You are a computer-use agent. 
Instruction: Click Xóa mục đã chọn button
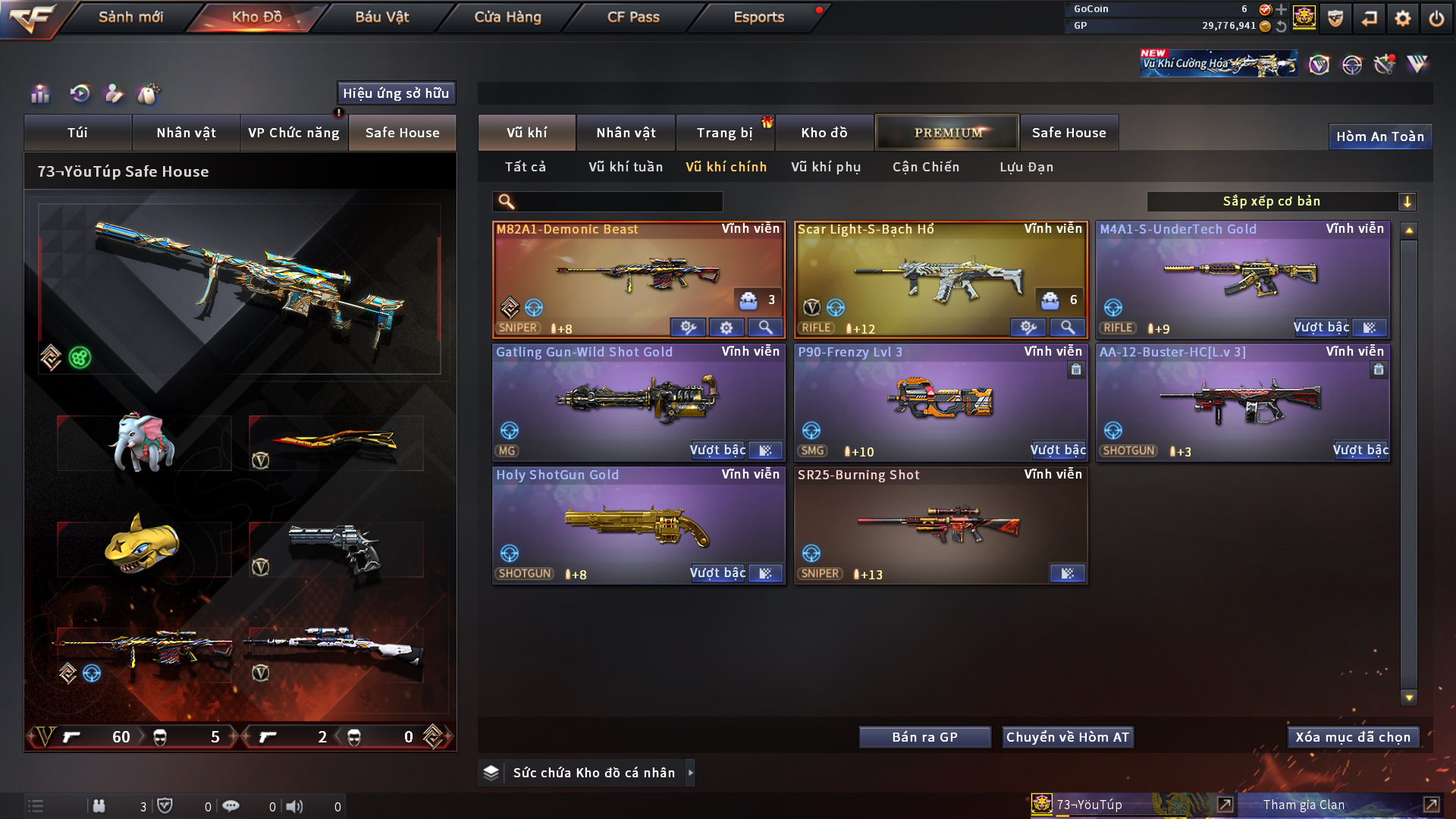click(x=1353, y=737)
